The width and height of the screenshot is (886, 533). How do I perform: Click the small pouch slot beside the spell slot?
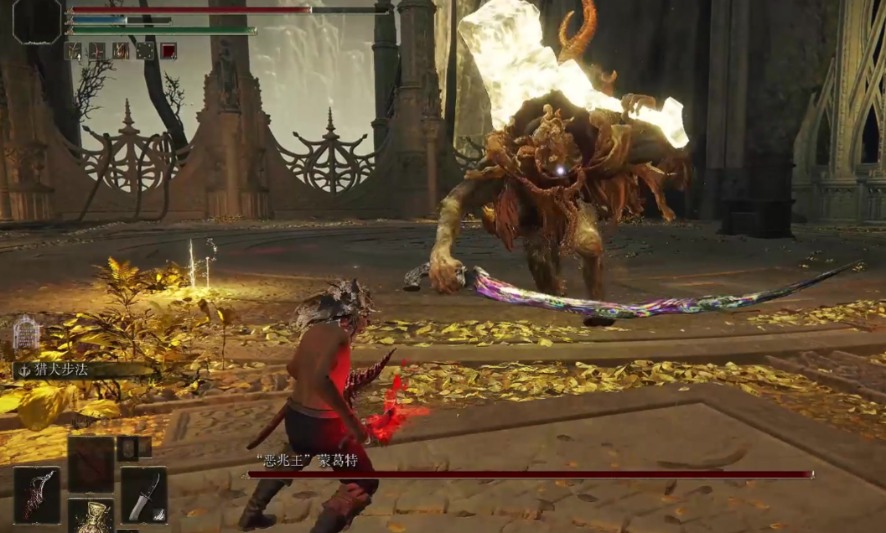[133, 448]
